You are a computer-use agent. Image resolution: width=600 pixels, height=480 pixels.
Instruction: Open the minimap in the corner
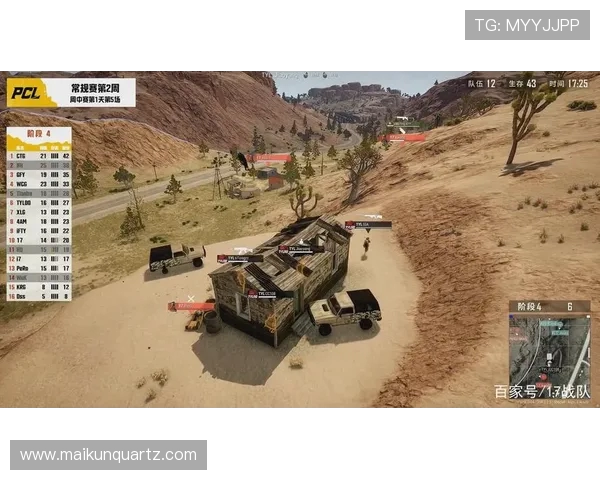pyautogui.click(x=549, y=352)
